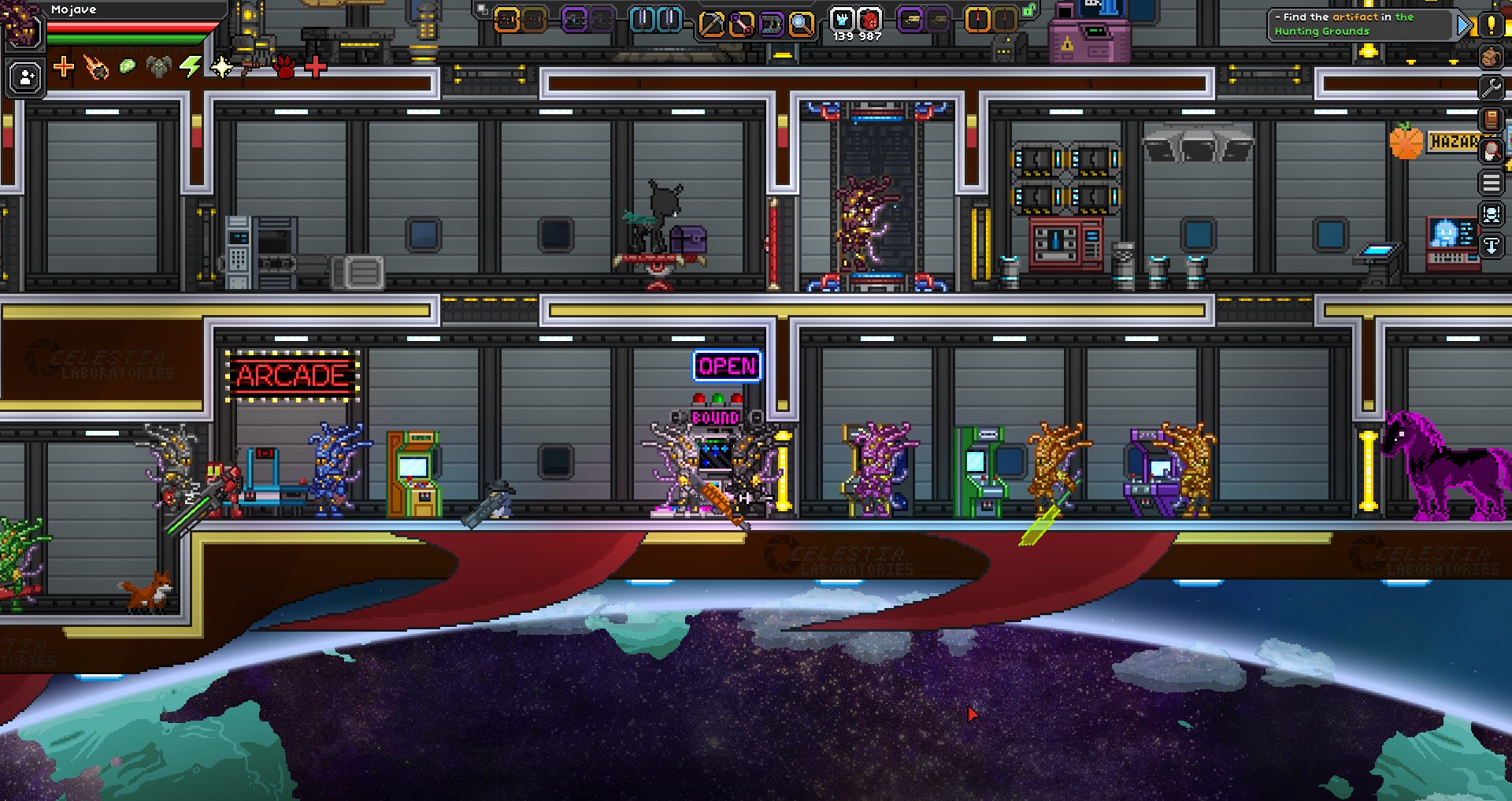
Task: Toggle the party player icon under the portrait
Action: coord(24,76)
